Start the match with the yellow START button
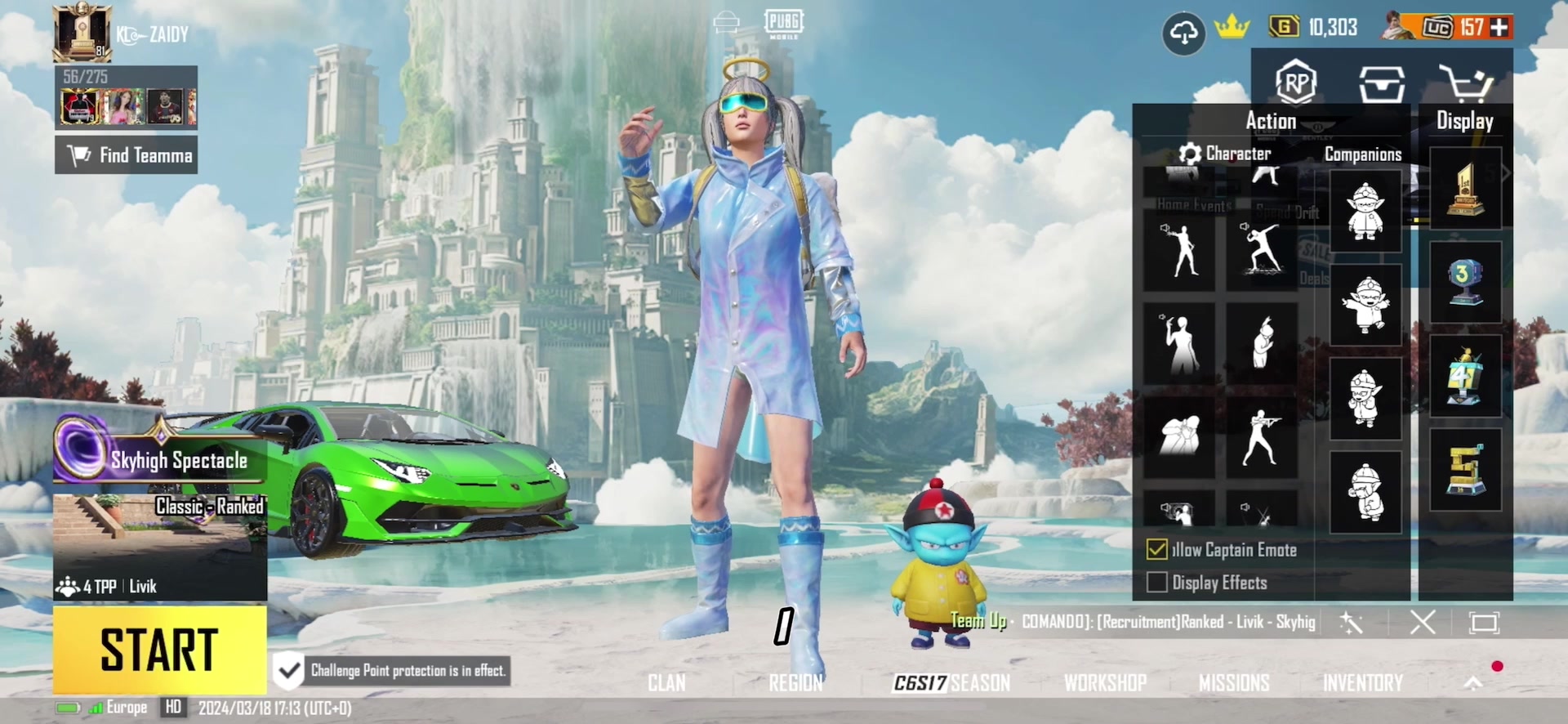1568x724 pixels. tap(159, 650)
